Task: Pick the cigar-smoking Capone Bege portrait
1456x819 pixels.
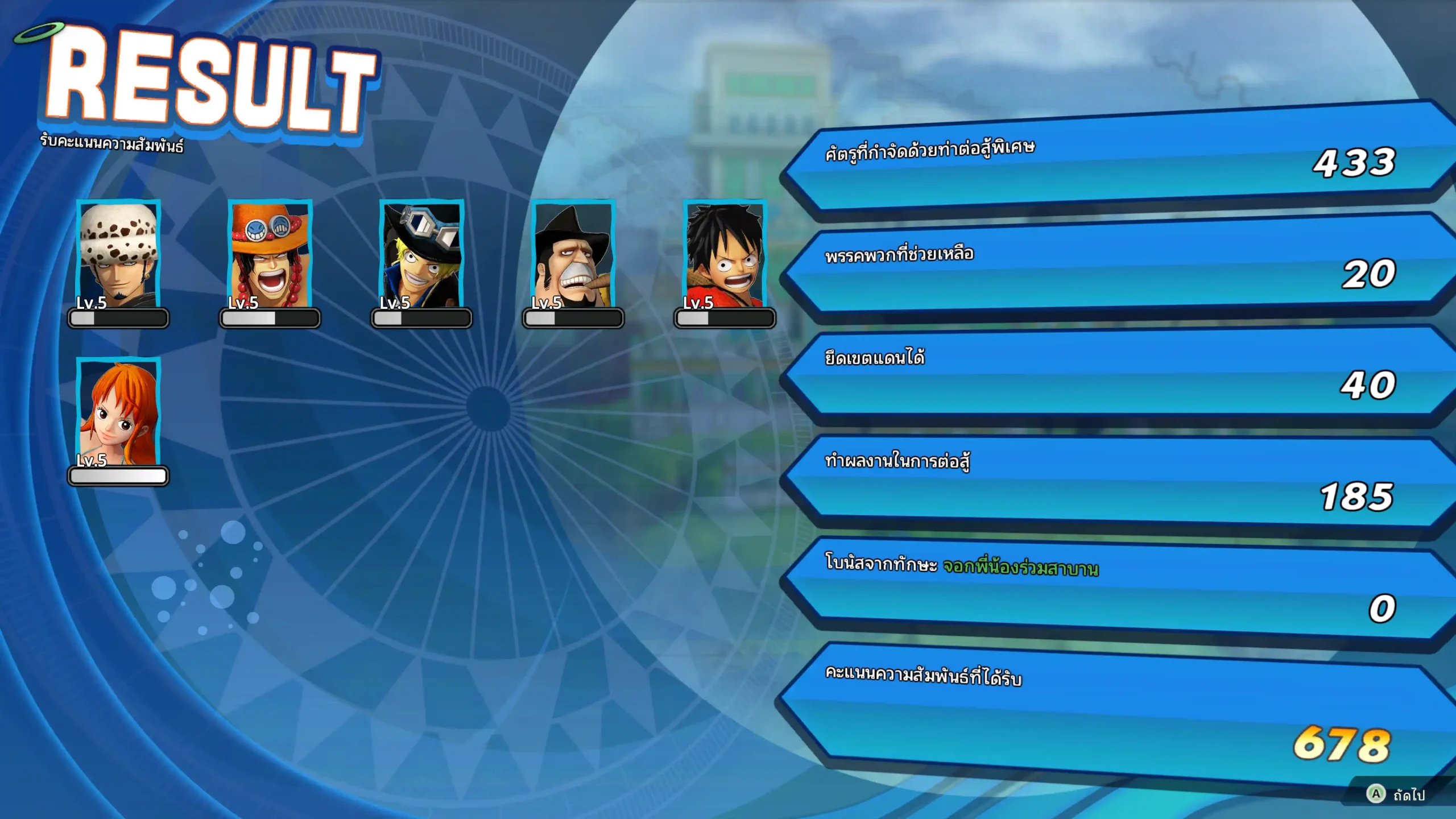Action: pos(573,254)
